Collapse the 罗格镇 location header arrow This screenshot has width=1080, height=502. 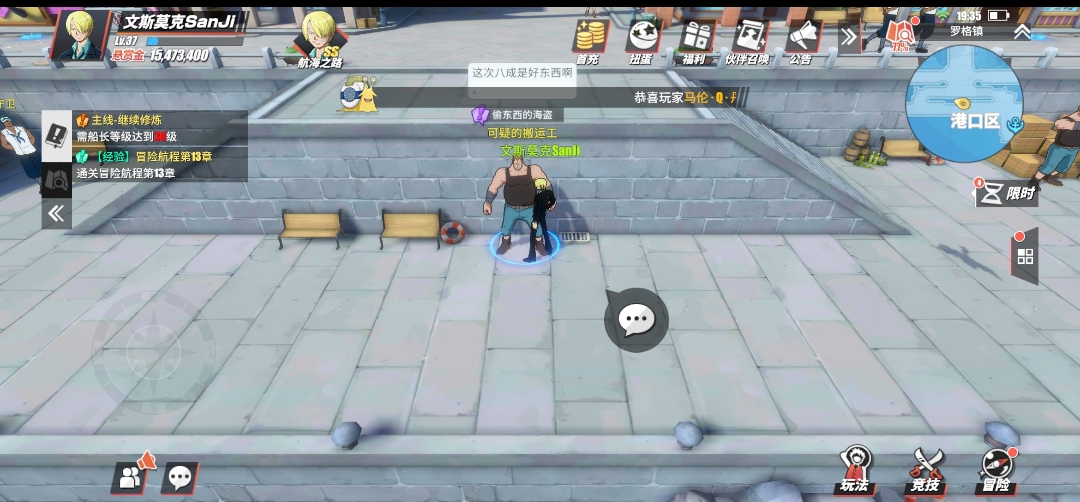coord(1022,31)
